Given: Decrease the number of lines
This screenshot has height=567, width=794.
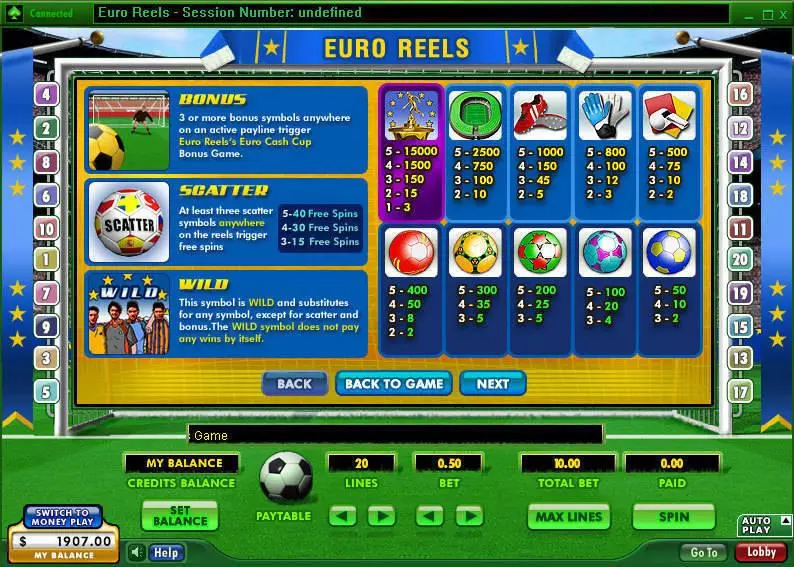Looking at the screenshot, I should pyautogui.click(x=343, y=517).
